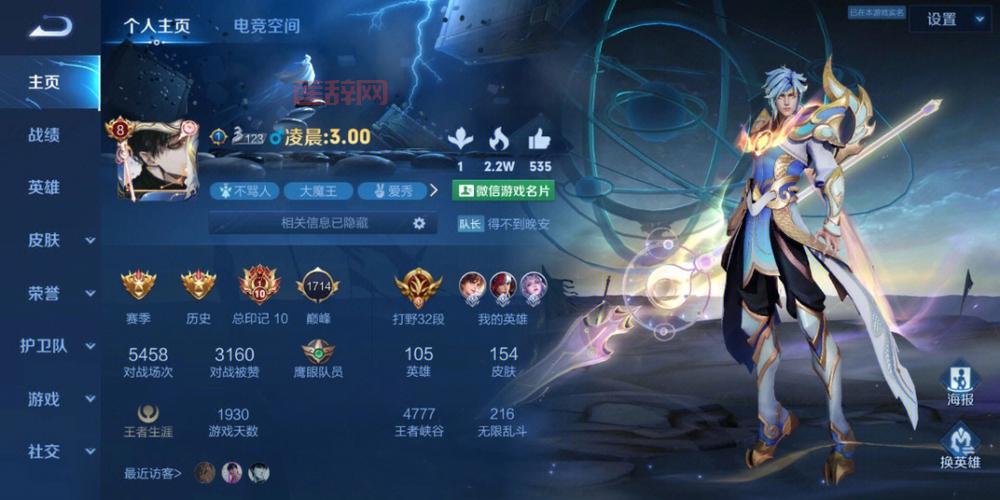Open the 海报 poster button
The width and height of the screenshot is (1000, 500).
coord(960,386)
